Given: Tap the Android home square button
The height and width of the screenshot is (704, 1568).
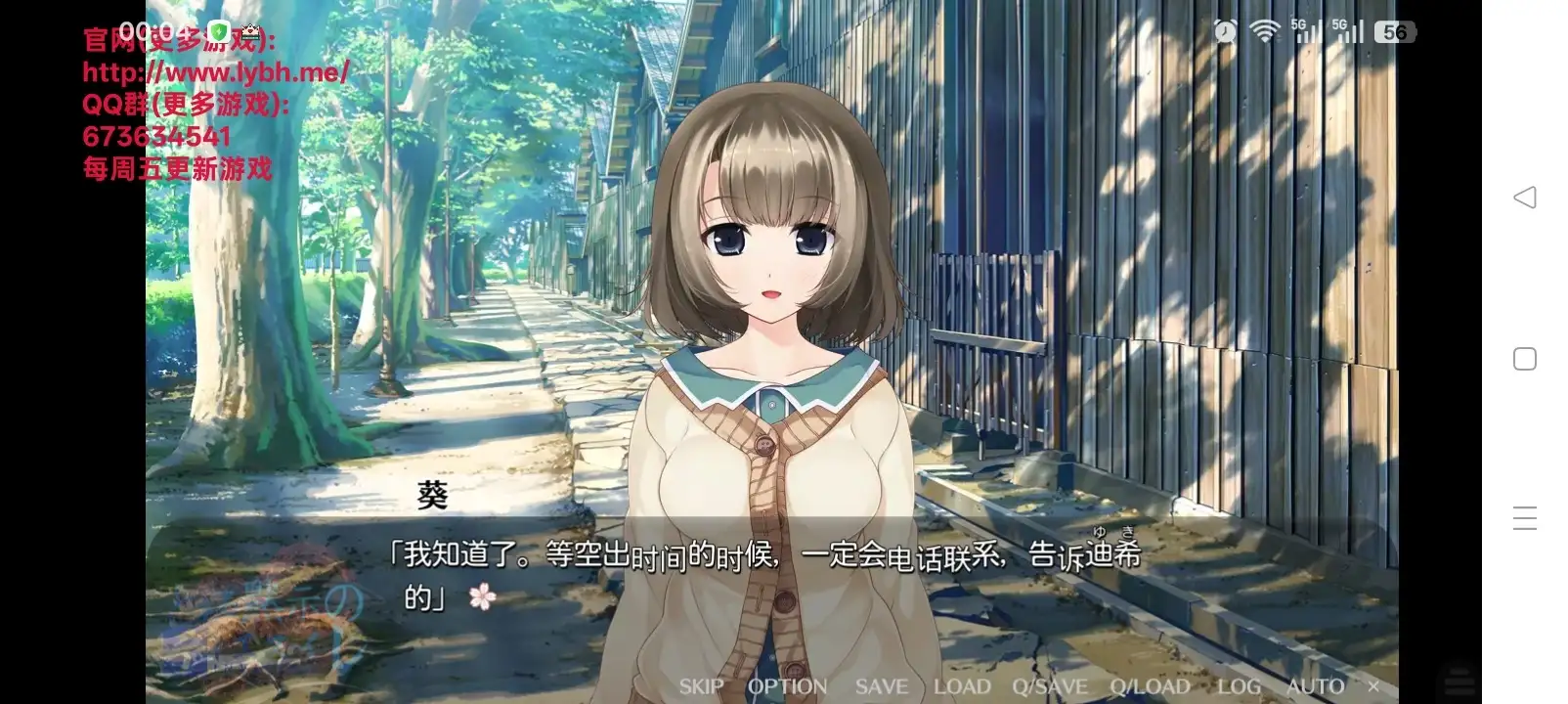Looking at the screenshot, I should (x=1525, y=359).
